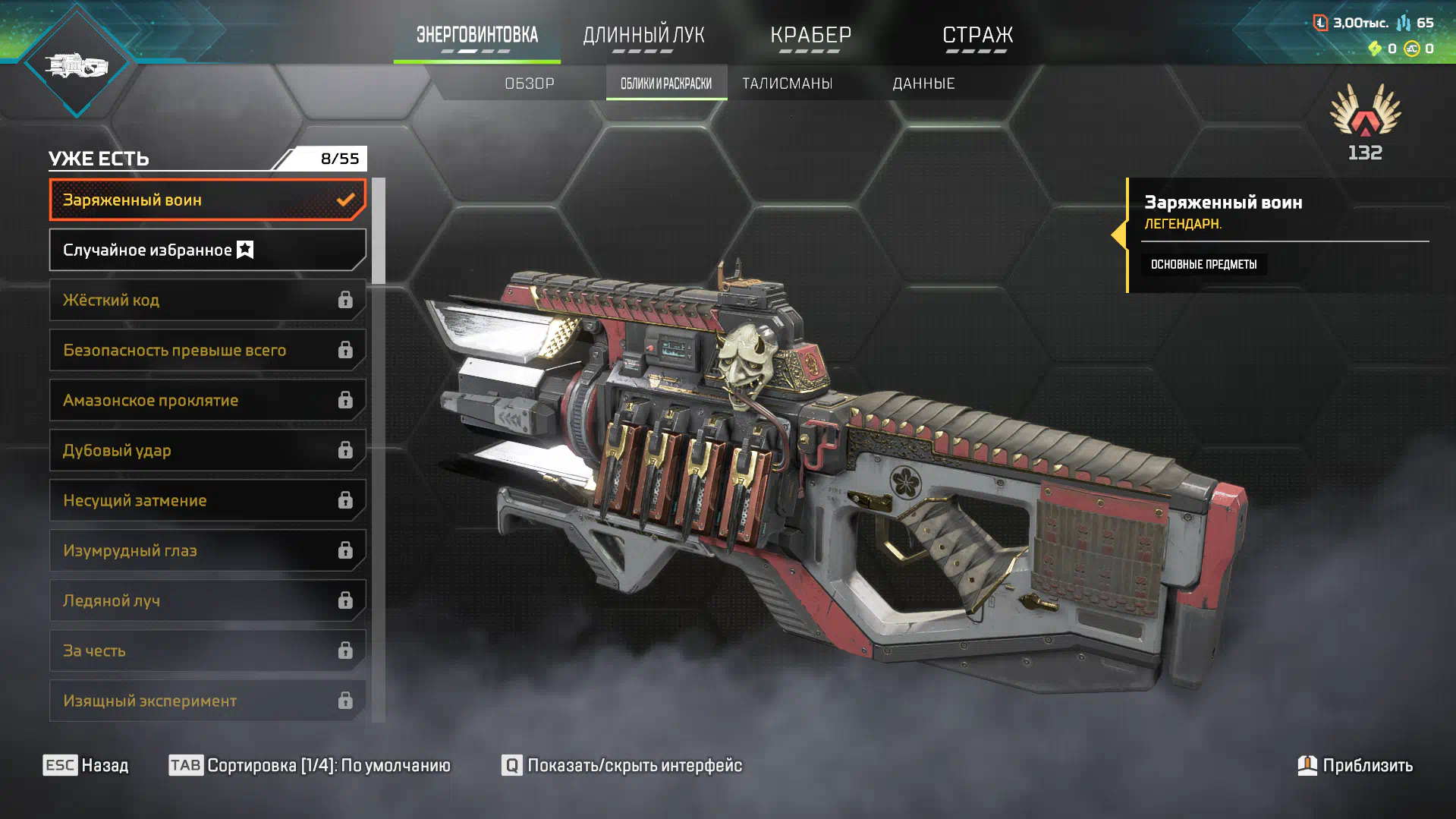Select the Облики и раскраски sub-tab
Viewport: 1456px width, 819px height.
pos(666,83)
